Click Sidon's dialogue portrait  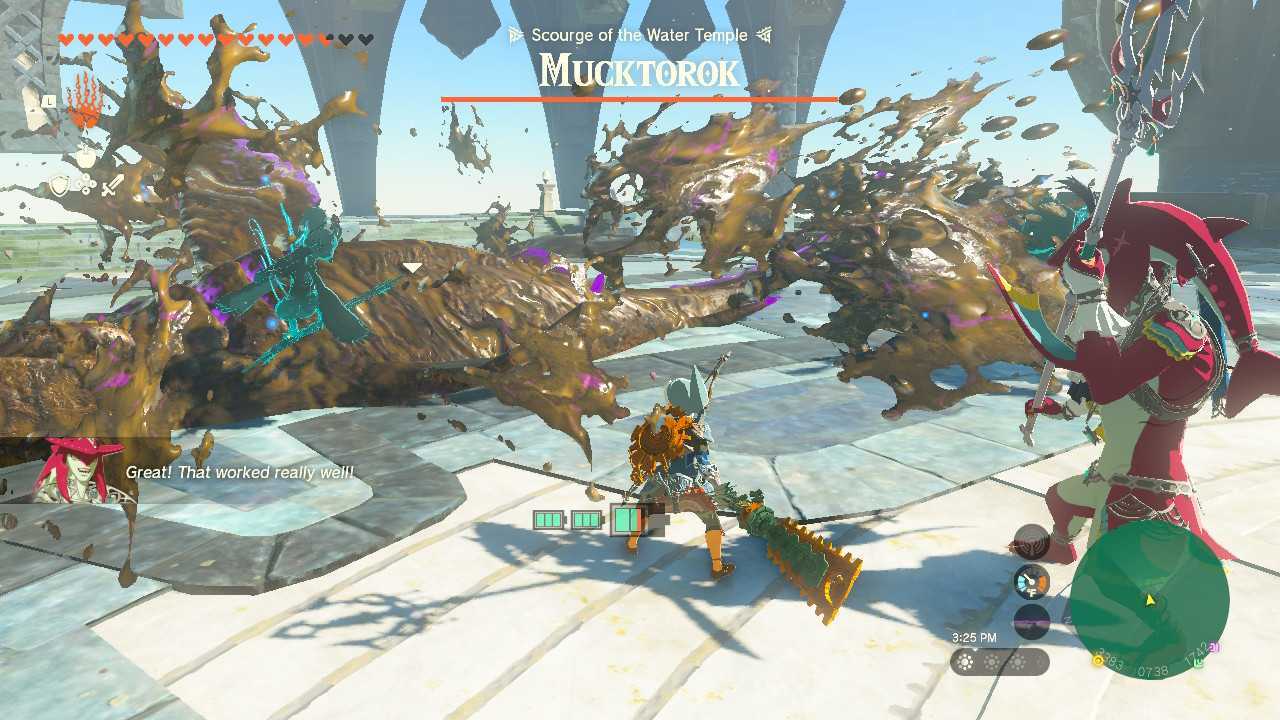coord(78,468)
